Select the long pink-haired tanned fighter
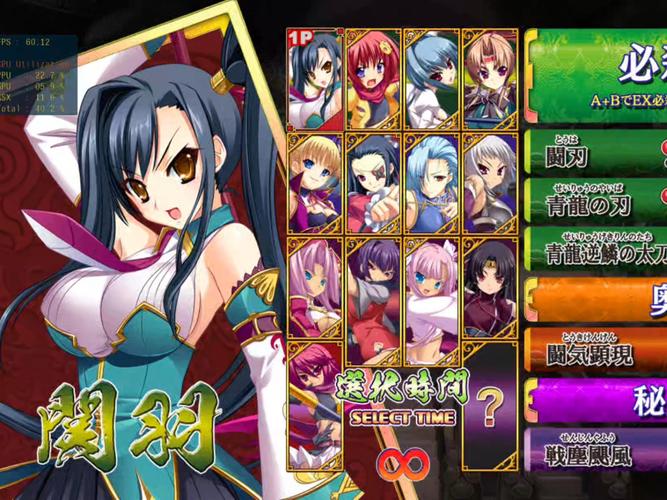667x500 pixels. point(315,285)
